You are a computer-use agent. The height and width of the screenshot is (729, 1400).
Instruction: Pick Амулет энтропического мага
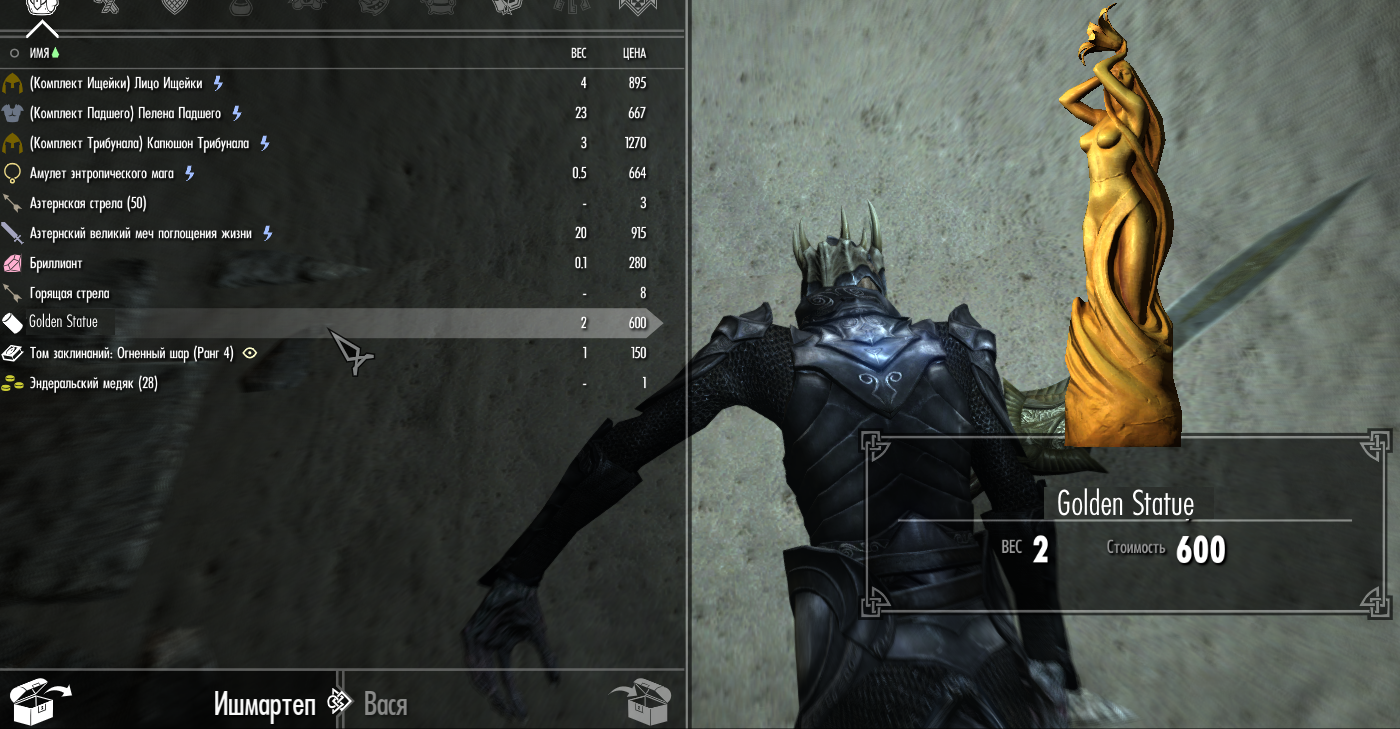coord(102,173)
